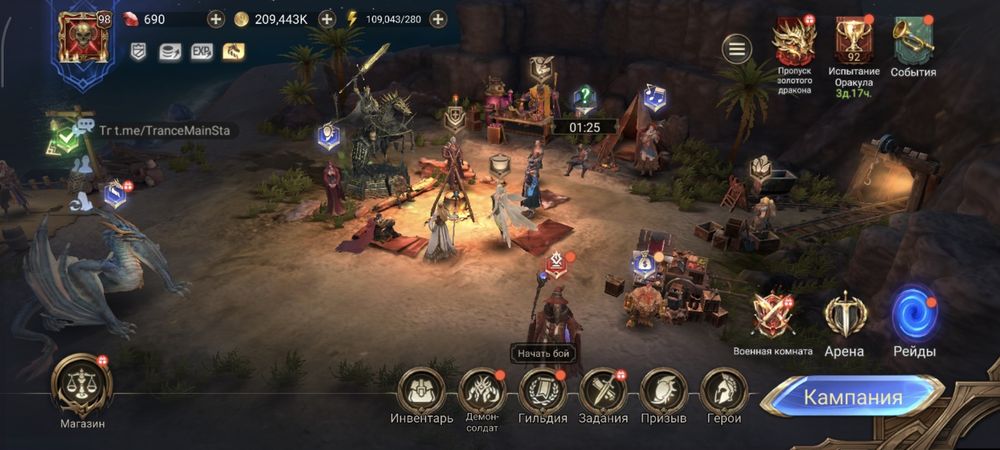The width and height of the screenshot is (1000, 450).
Task: Enter the Арена arena
Action: click(844, 316)
